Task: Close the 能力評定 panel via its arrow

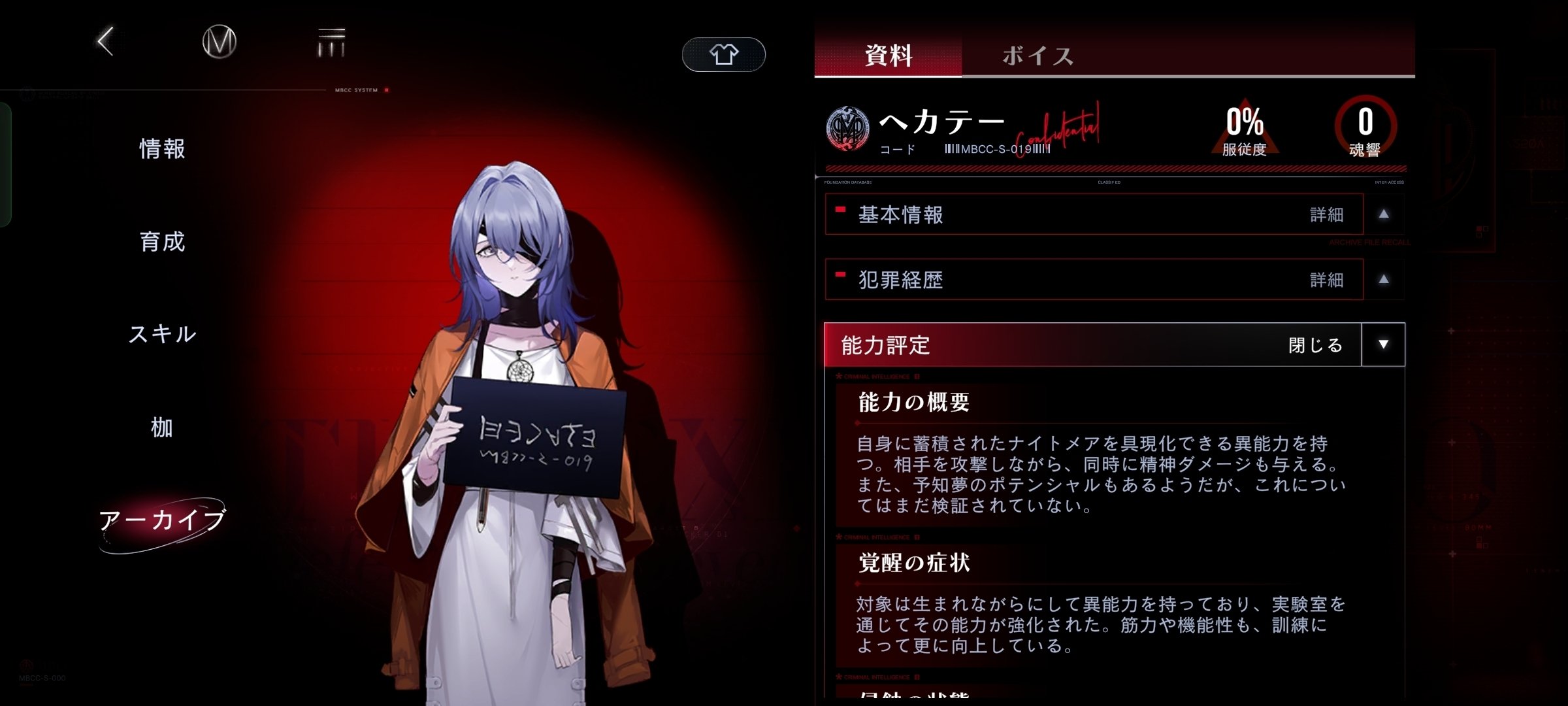Action: (x=1384, y=345)
